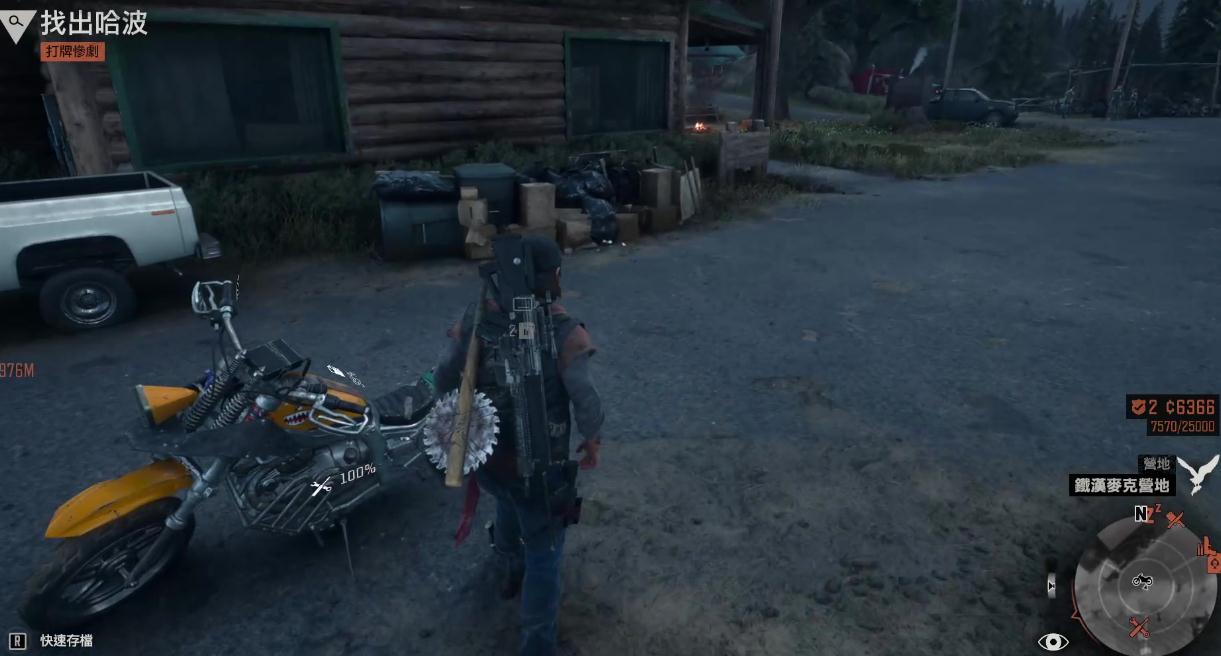This screenshot has height=656, width=1221.
Task: Click the 打牌慘劇 mission tag
Action: (x=73, y=51)
